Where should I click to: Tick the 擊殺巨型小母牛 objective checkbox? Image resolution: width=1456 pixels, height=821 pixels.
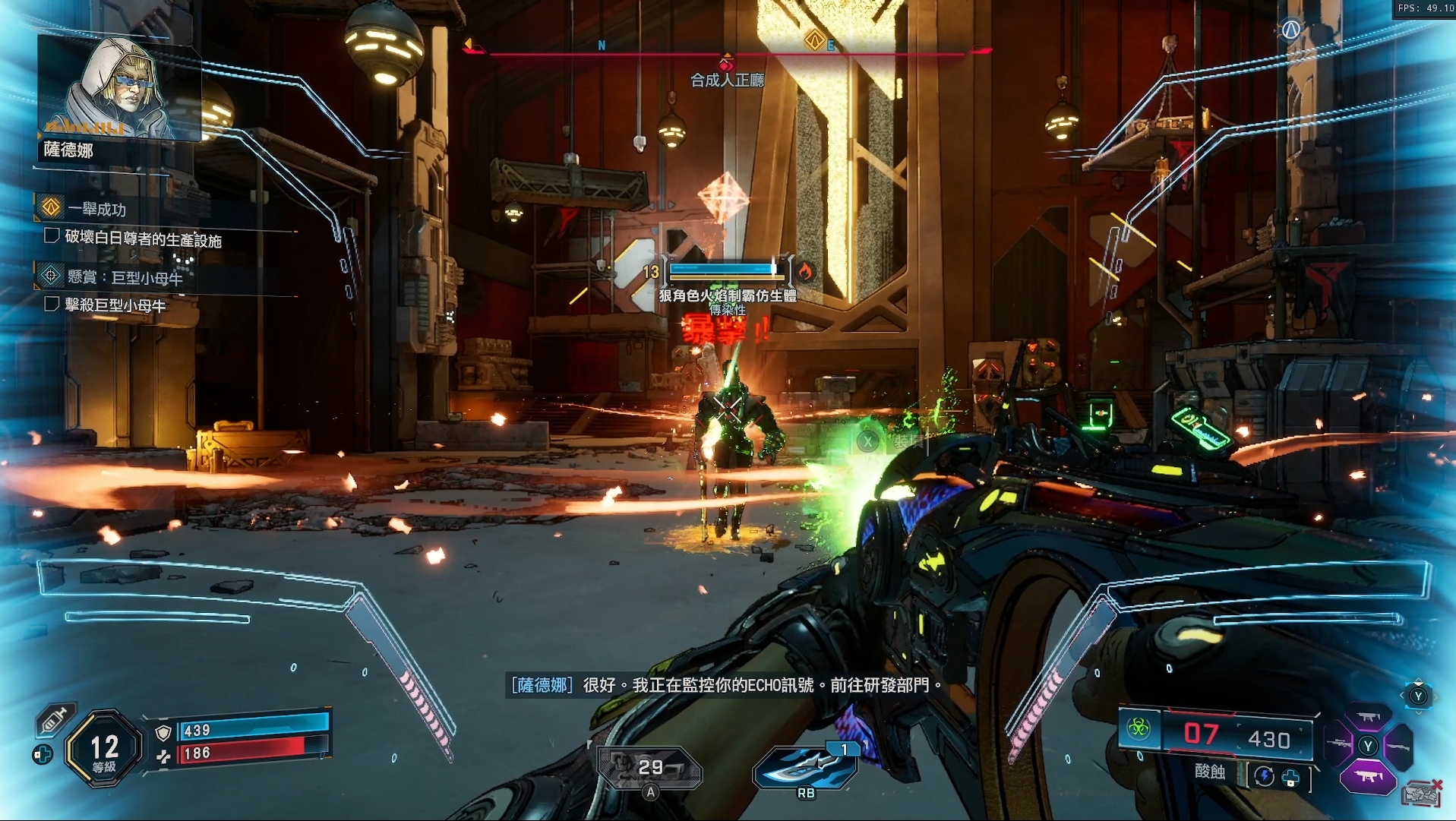point(52,305)
